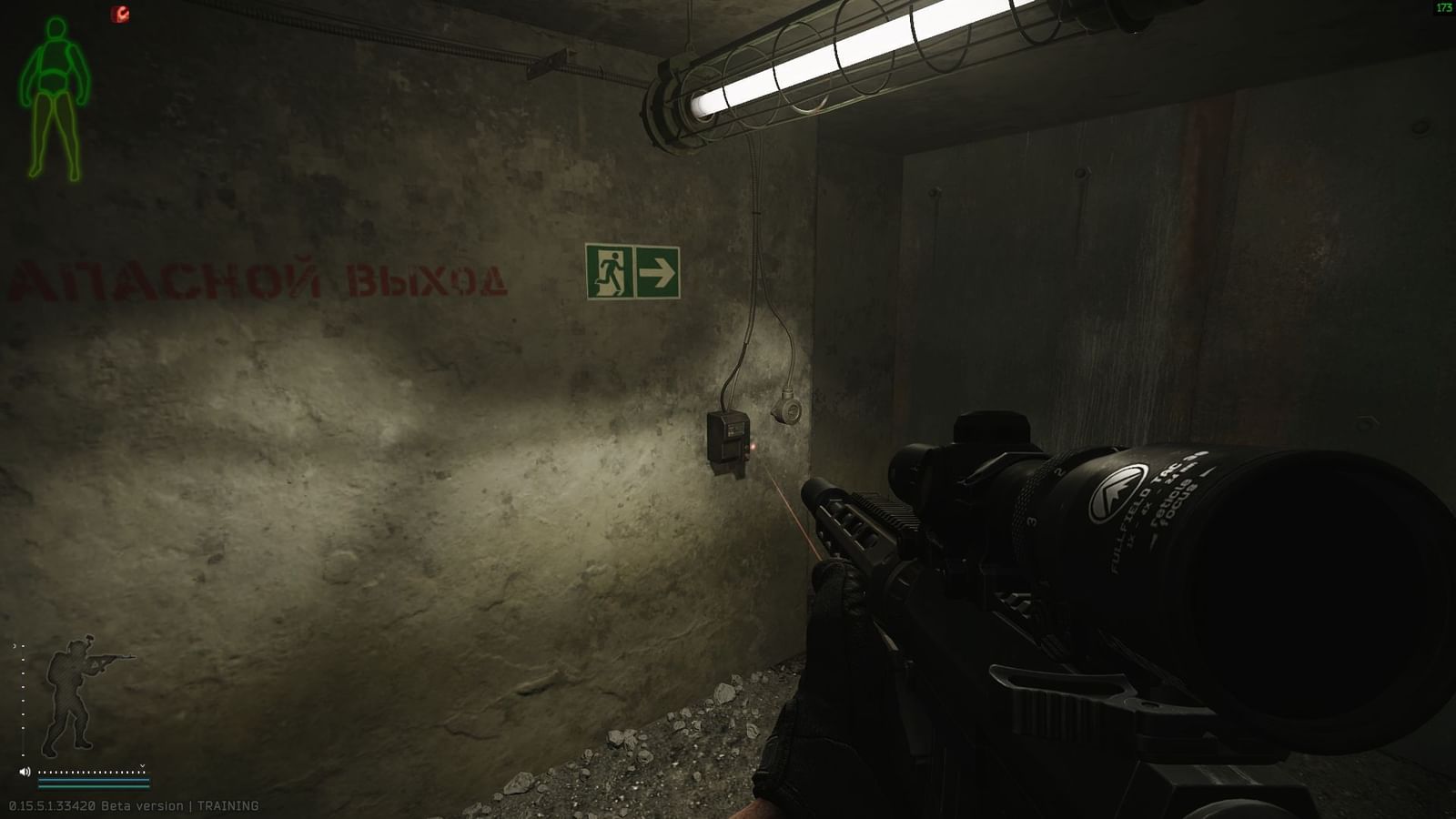This screenshot has height=819, width=1456.
Task: Select the red bleeding status effect icon
Action: 118,14
